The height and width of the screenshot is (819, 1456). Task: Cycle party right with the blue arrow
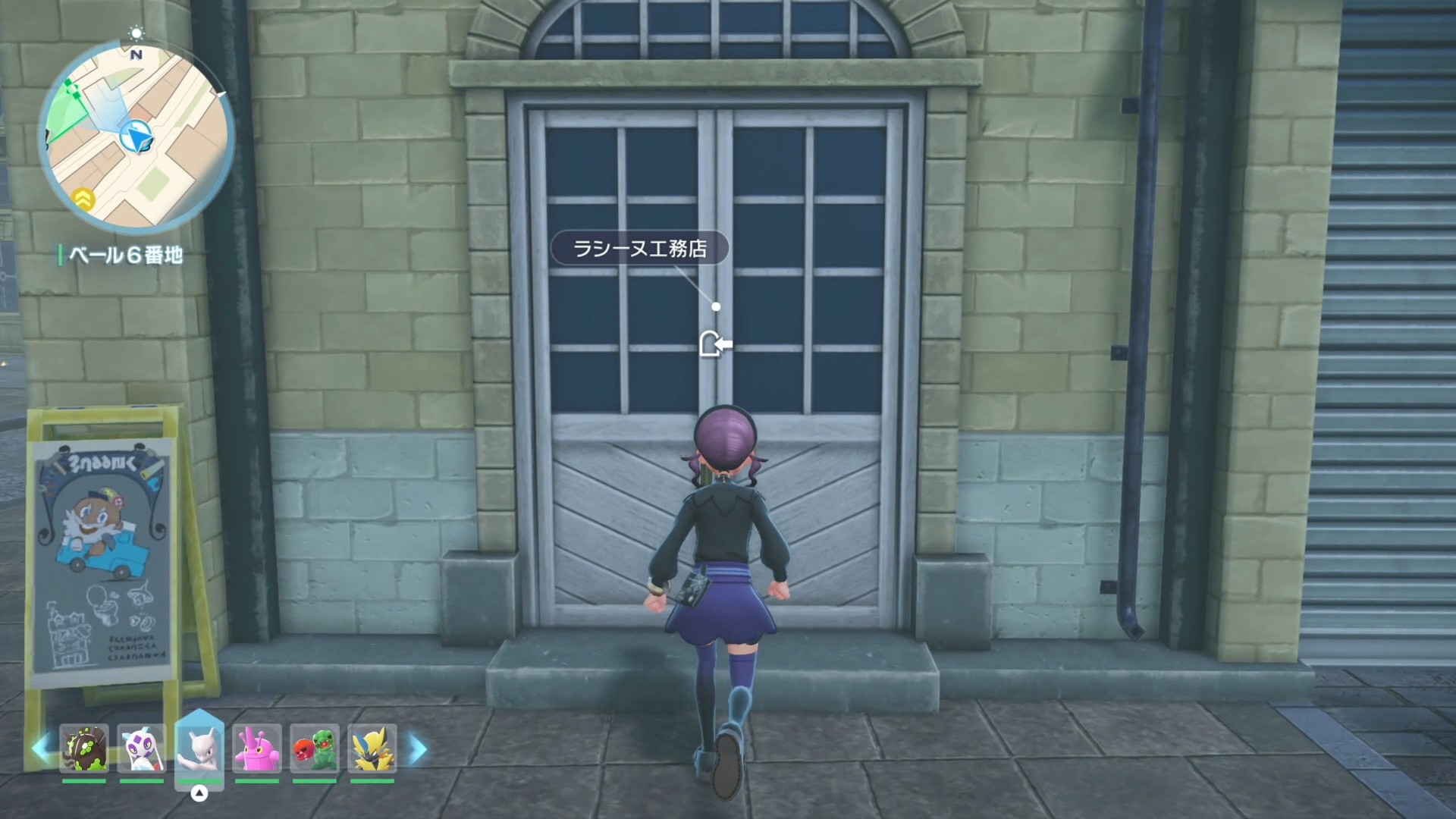(418, 749)
